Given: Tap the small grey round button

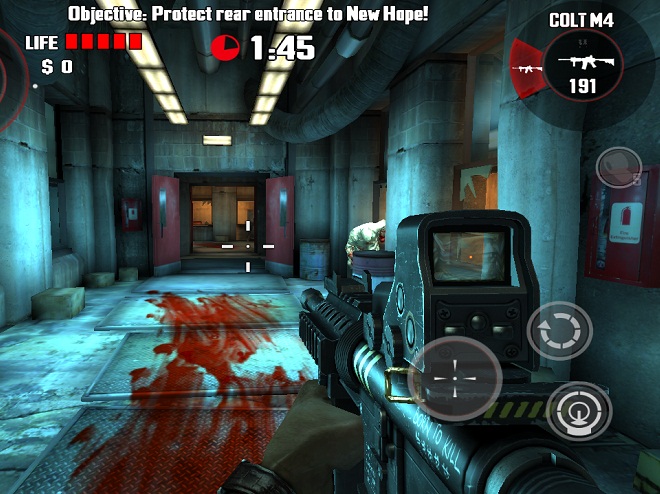Looking at the screenshot, I should [618, 165].
